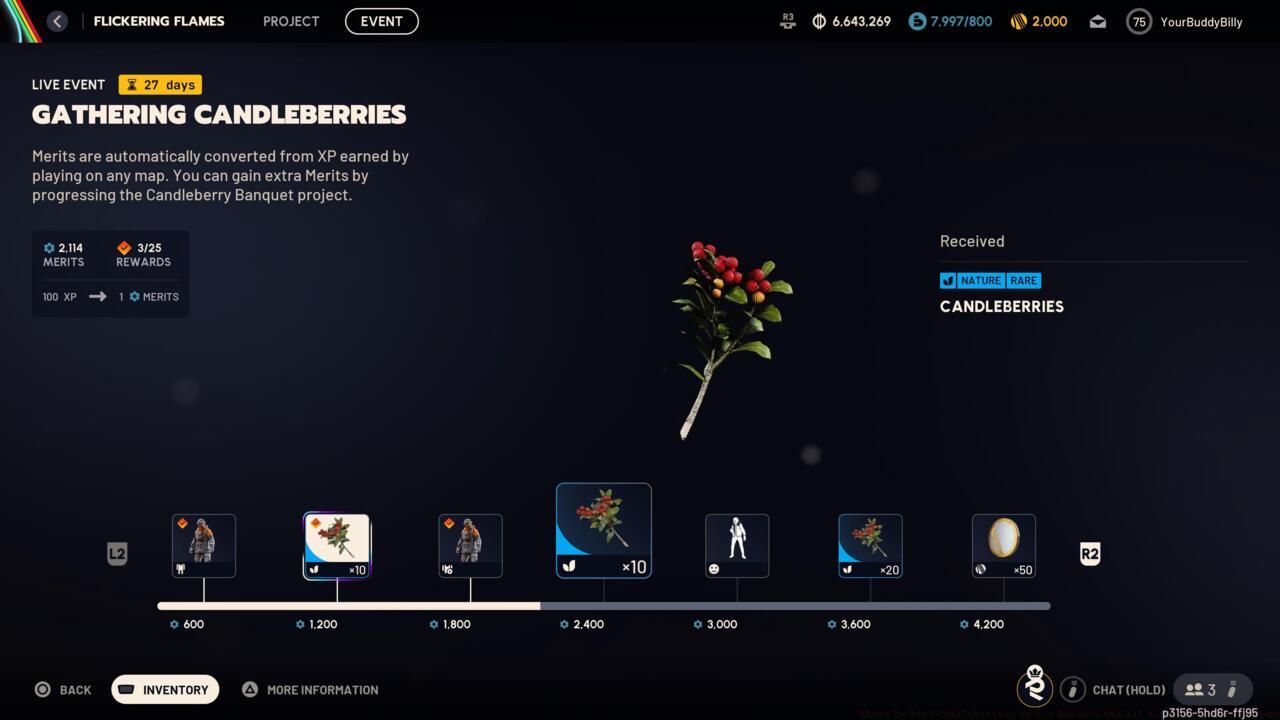The image size is (1280, 720).
Task: Click the crowned mascot emblem bottom right
Action: 1035,688
